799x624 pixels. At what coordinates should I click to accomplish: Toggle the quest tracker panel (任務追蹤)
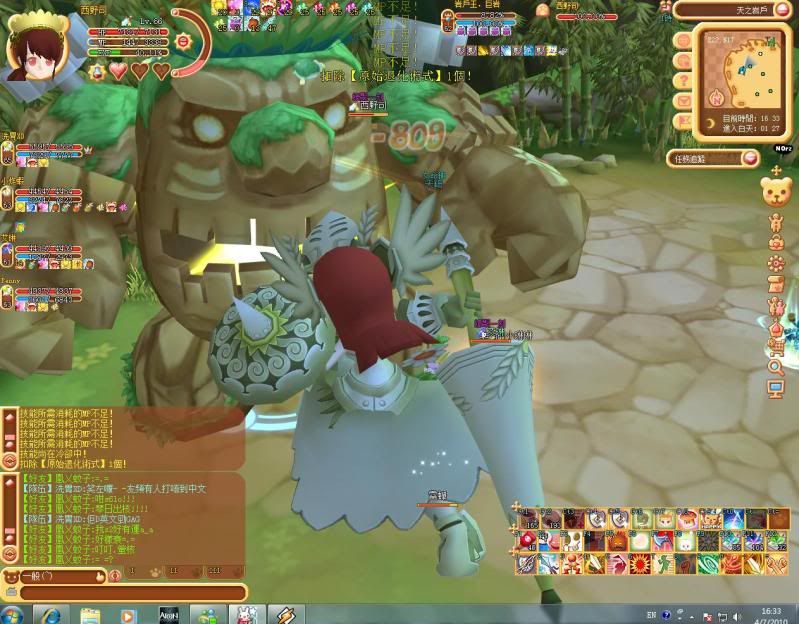(714, 158)
